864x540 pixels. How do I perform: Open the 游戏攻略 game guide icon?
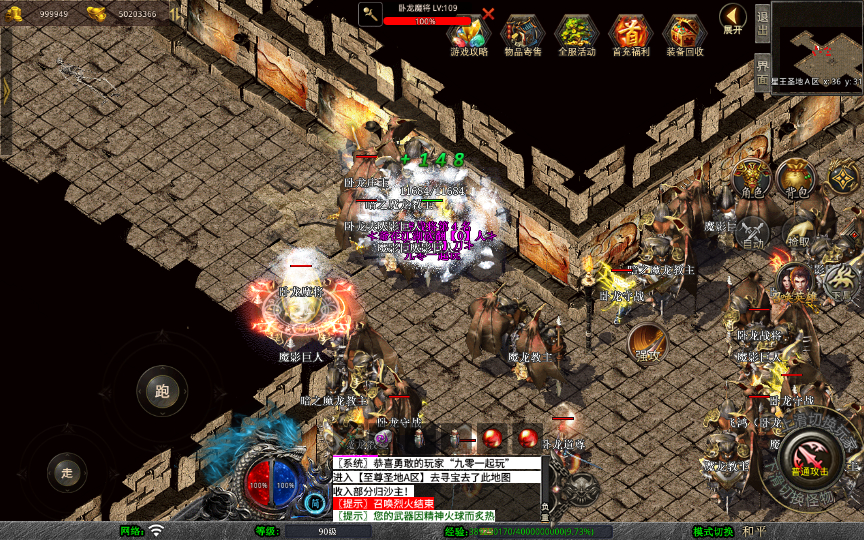tap(468, 34)
